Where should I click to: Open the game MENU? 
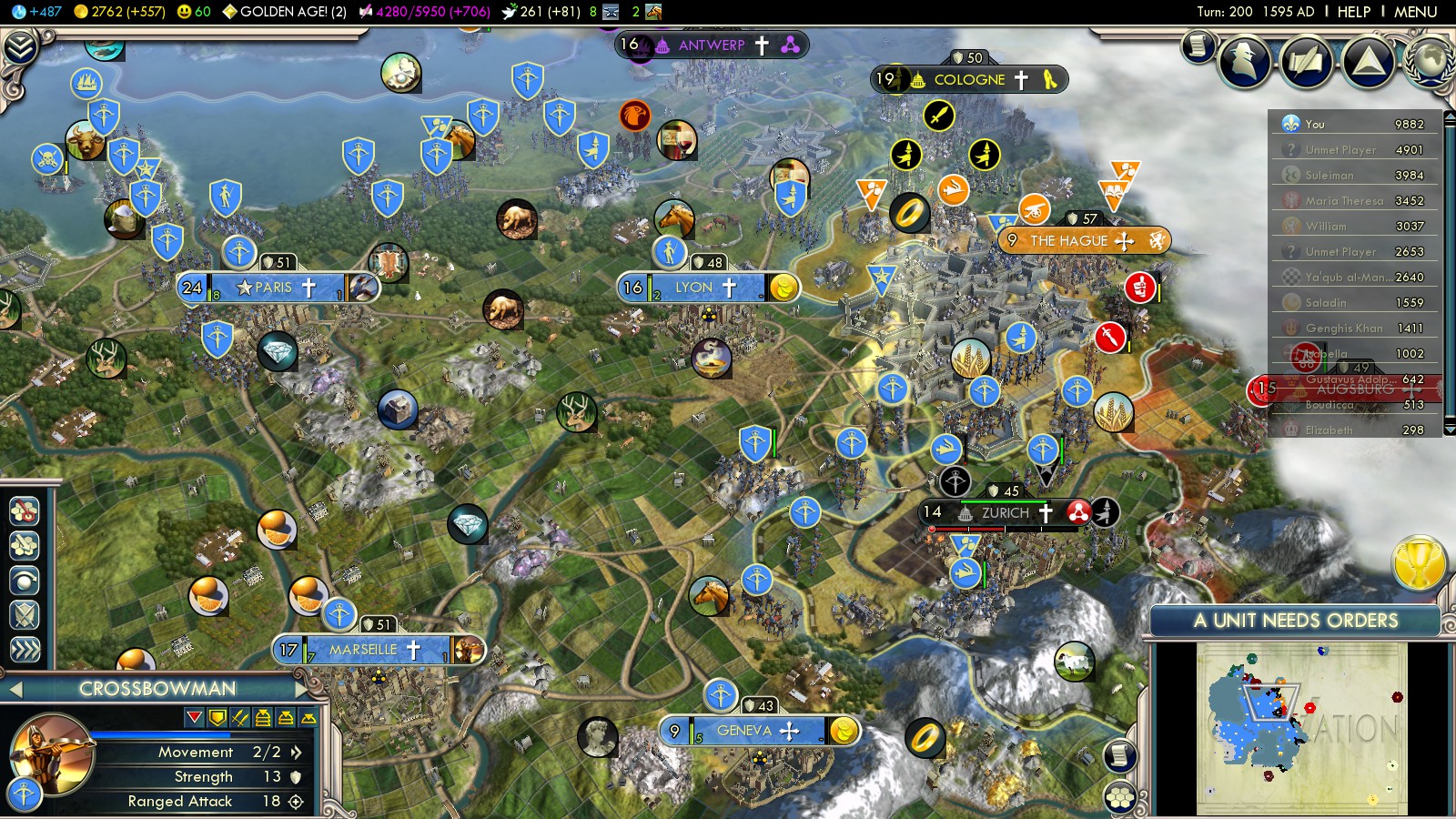(x=1415, y=12)
